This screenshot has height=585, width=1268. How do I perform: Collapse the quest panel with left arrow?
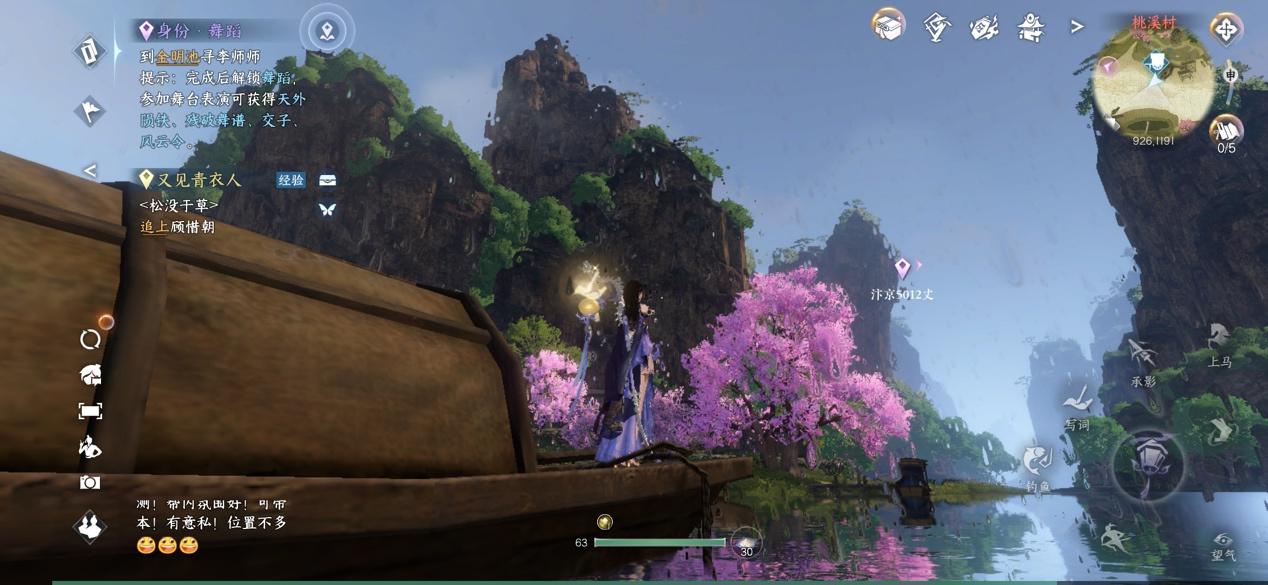[x=90, y=171]
